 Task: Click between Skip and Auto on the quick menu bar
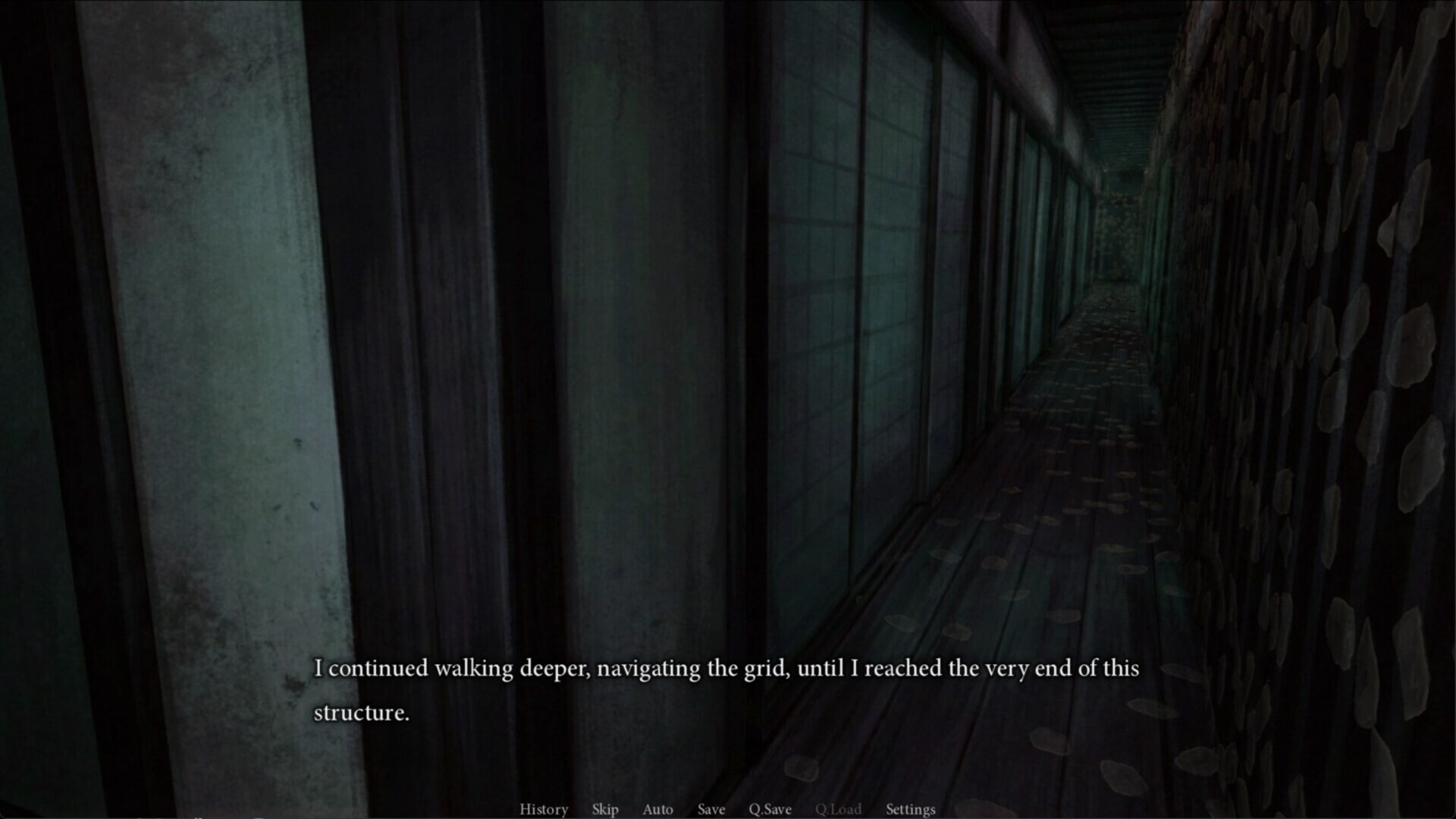pos(631,809)
